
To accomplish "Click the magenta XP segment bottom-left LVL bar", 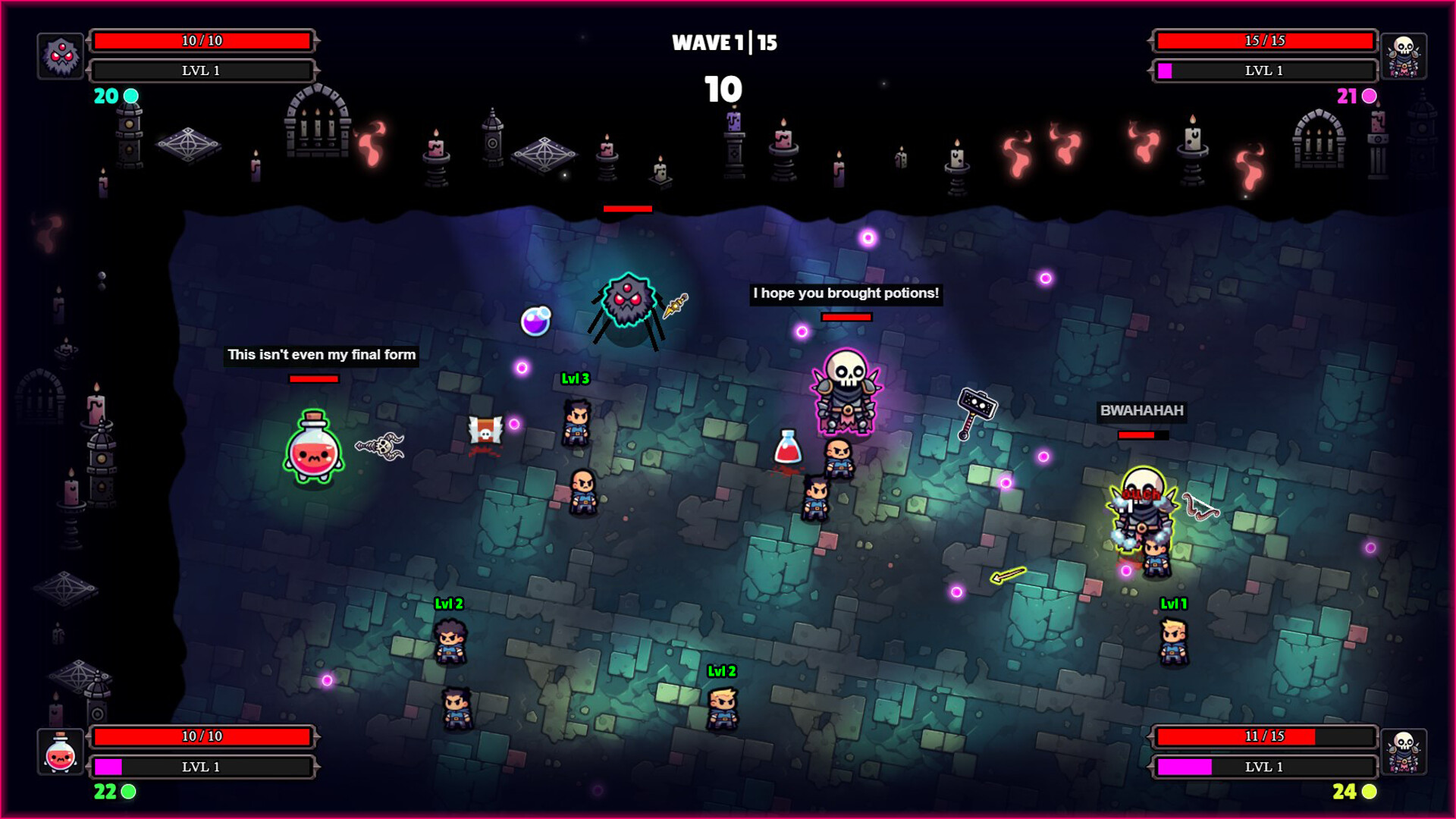I will tap(108, 767).
